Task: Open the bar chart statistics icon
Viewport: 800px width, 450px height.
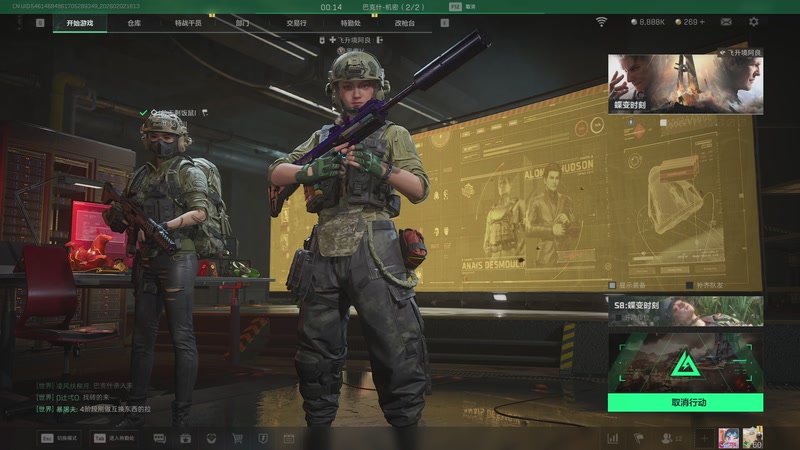Action: (x=611, y=438)
